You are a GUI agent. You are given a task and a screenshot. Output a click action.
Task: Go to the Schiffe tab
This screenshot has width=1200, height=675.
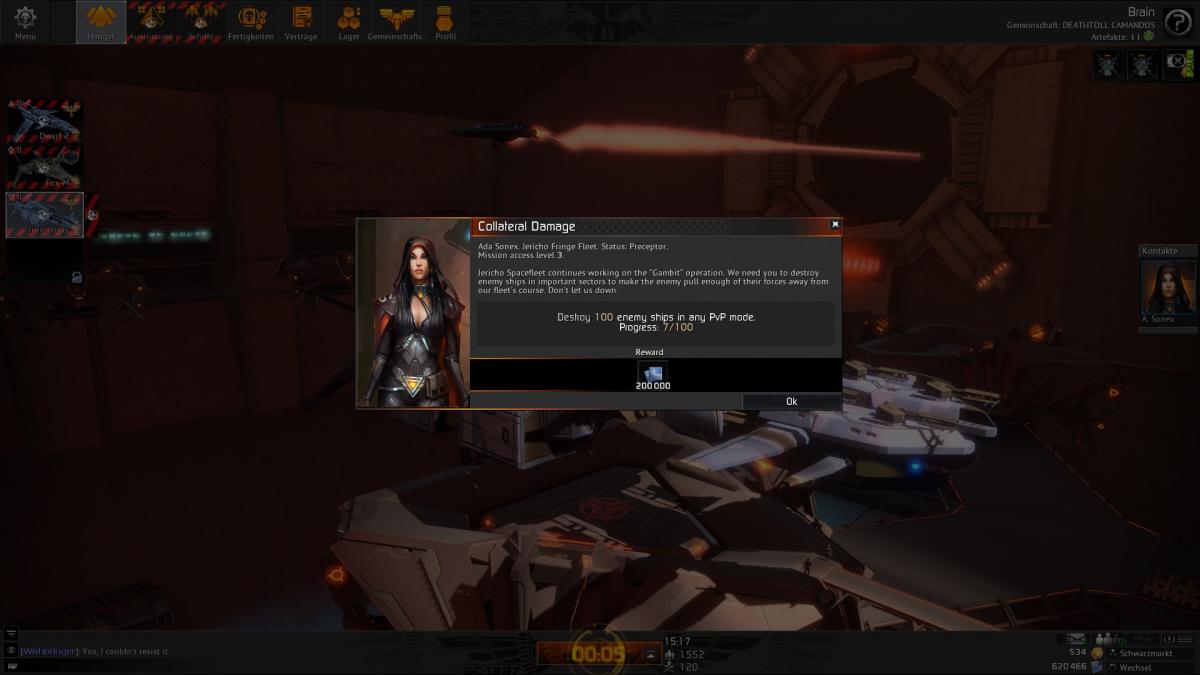click(x=201, y=22)
